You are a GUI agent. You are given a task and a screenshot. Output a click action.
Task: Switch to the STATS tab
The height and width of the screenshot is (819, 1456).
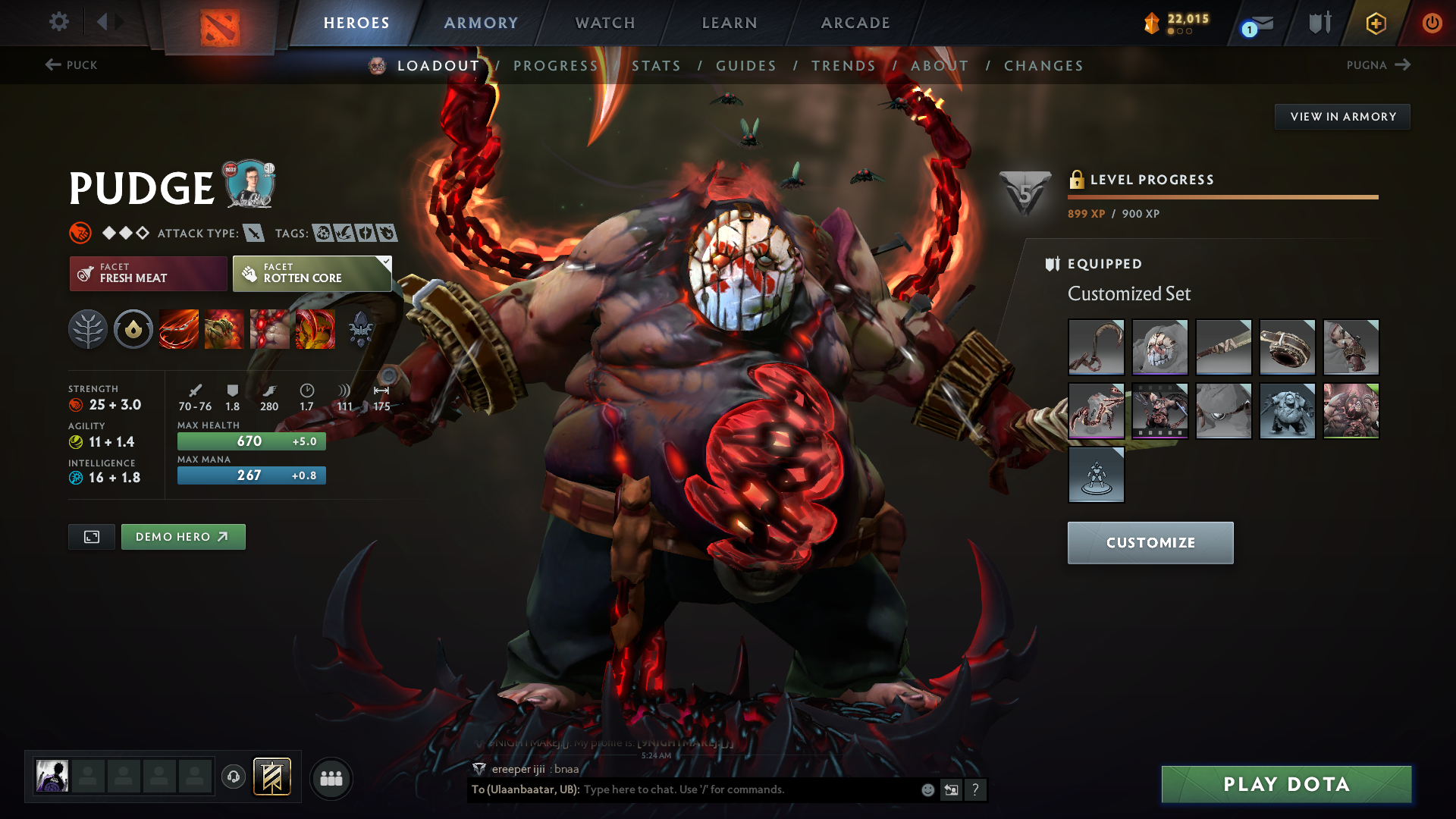[x=657, y=65]
